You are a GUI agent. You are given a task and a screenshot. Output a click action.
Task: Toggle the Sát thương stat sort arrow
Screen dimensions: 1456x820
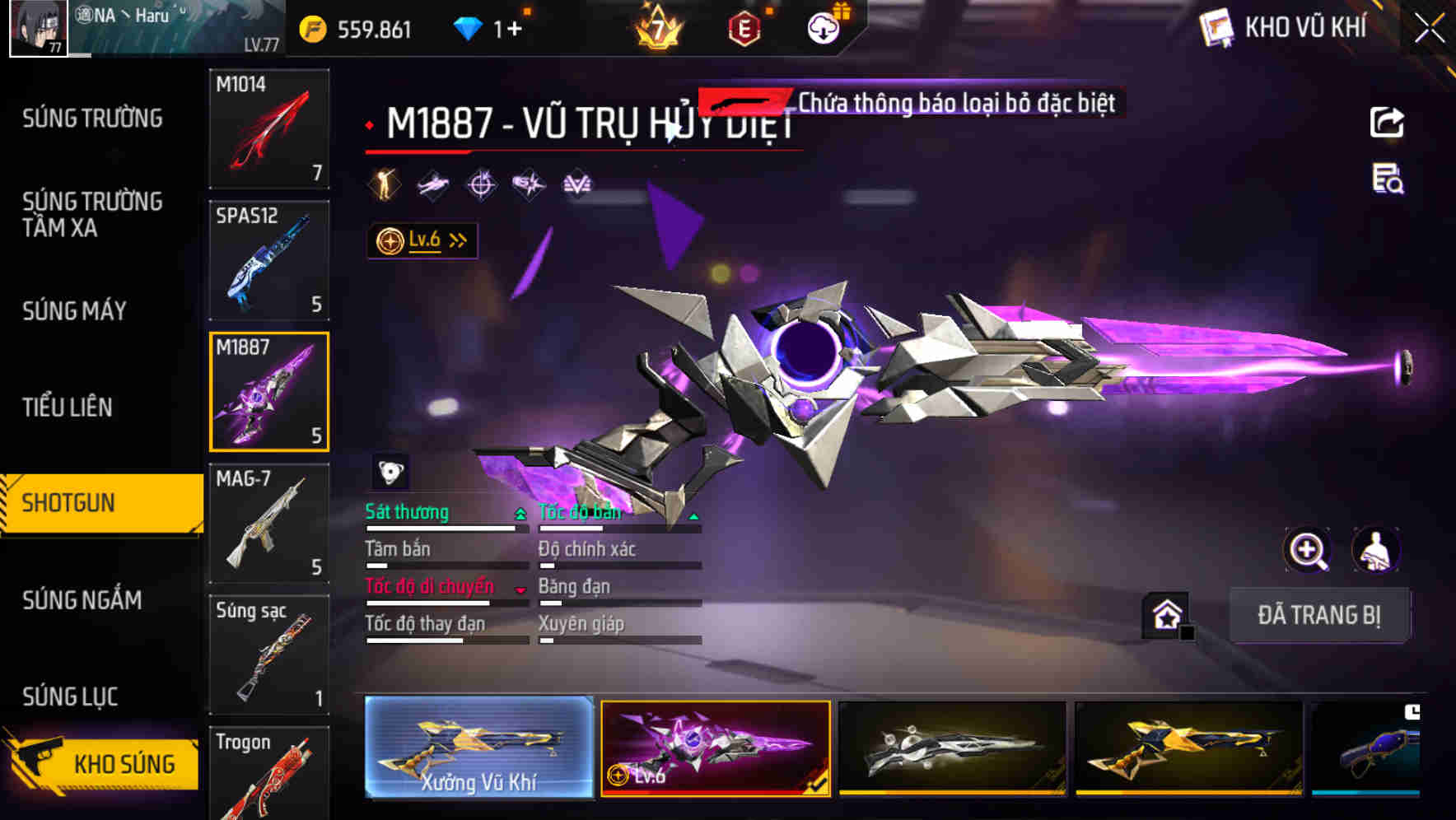[520, 512]
